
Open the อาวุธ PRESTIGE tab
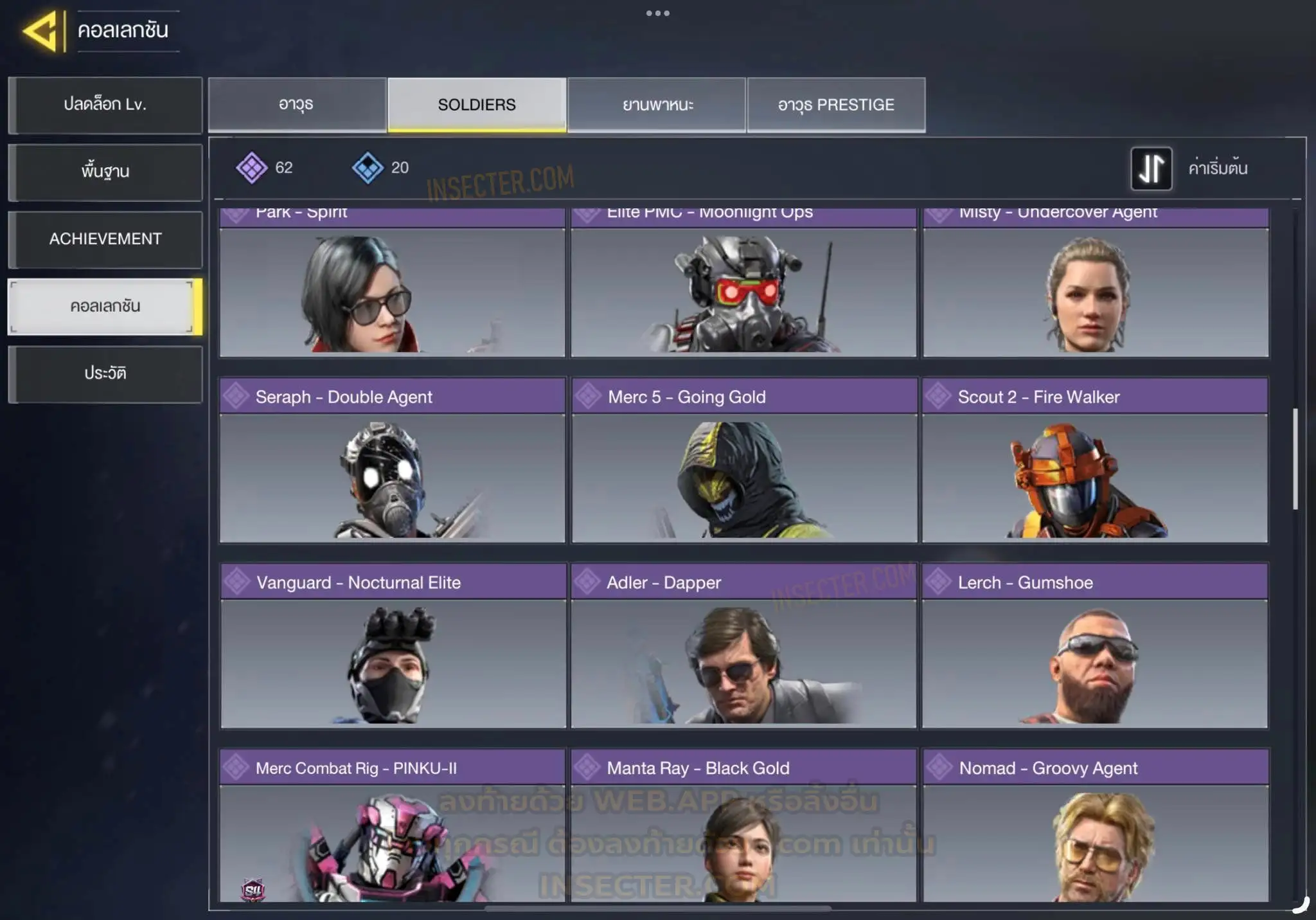click(x=836, y=105)
